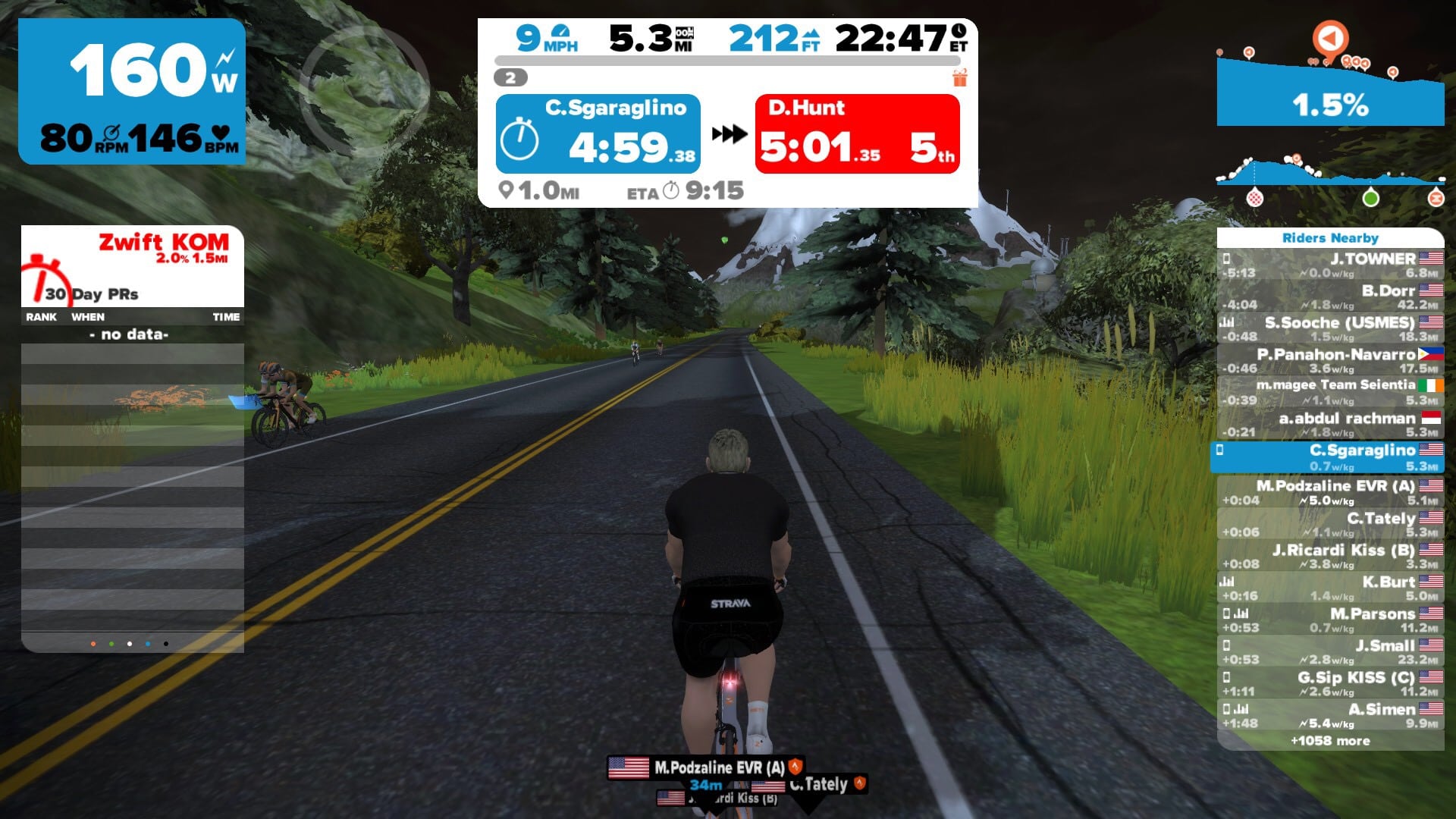This screenshot has height=819, width=1456.
Task: Choose S.Sooche (USMES) rider row
Action: [1330, 328]
